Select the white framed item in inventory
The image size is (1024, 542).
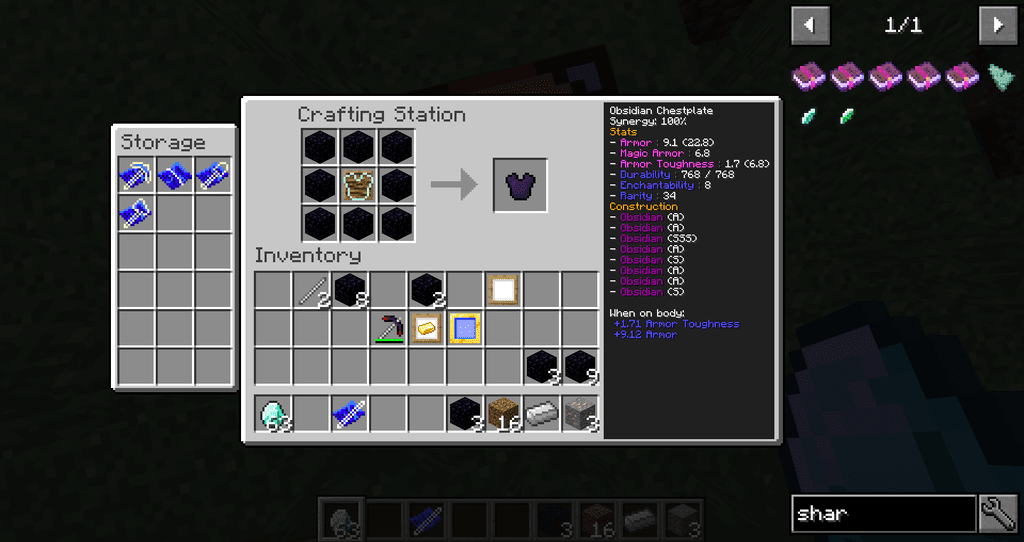pyautogui.click(x=503, y=290)
